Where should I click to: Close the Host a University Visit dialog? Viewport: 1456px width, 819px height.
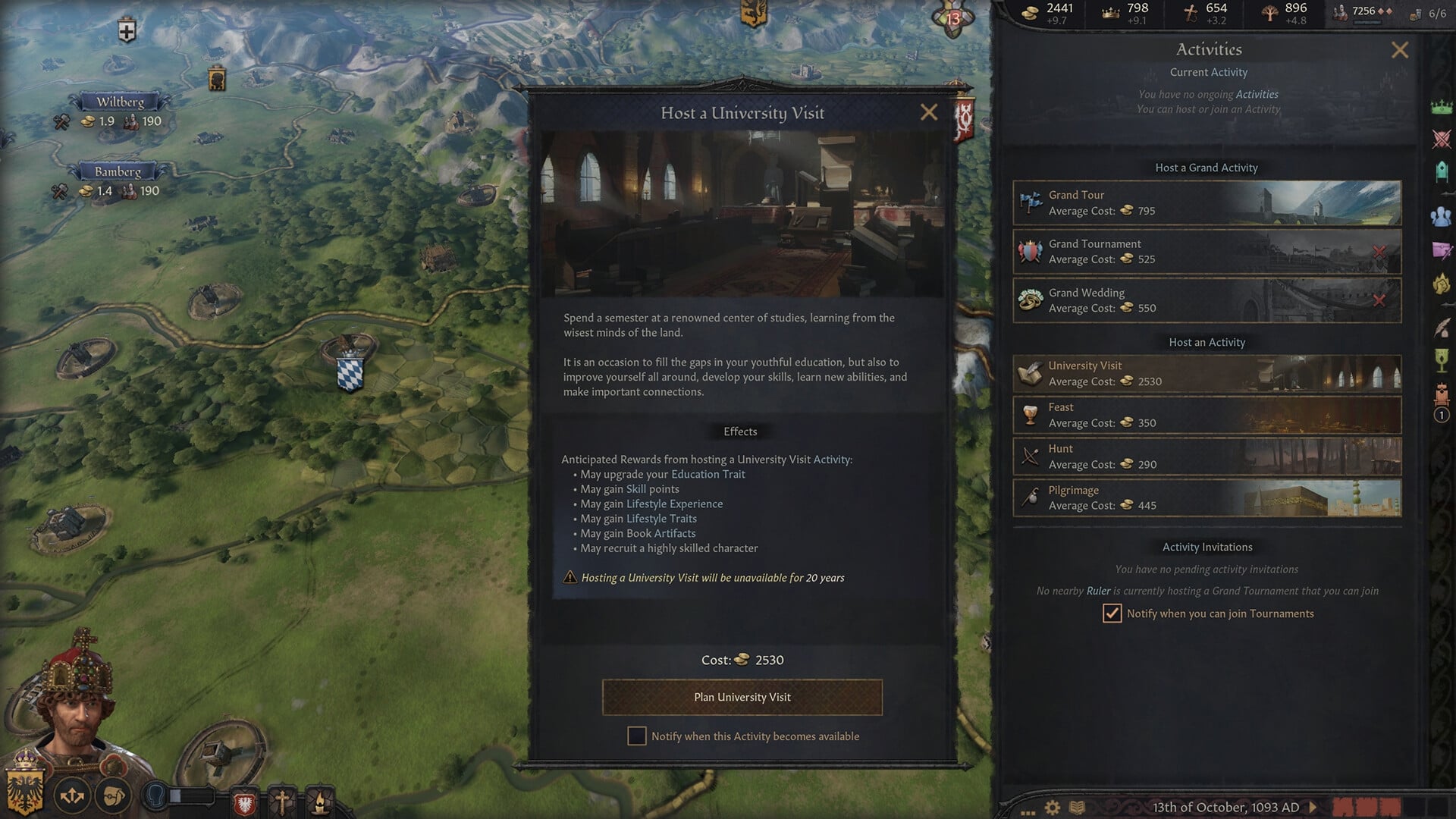(930, 112)
